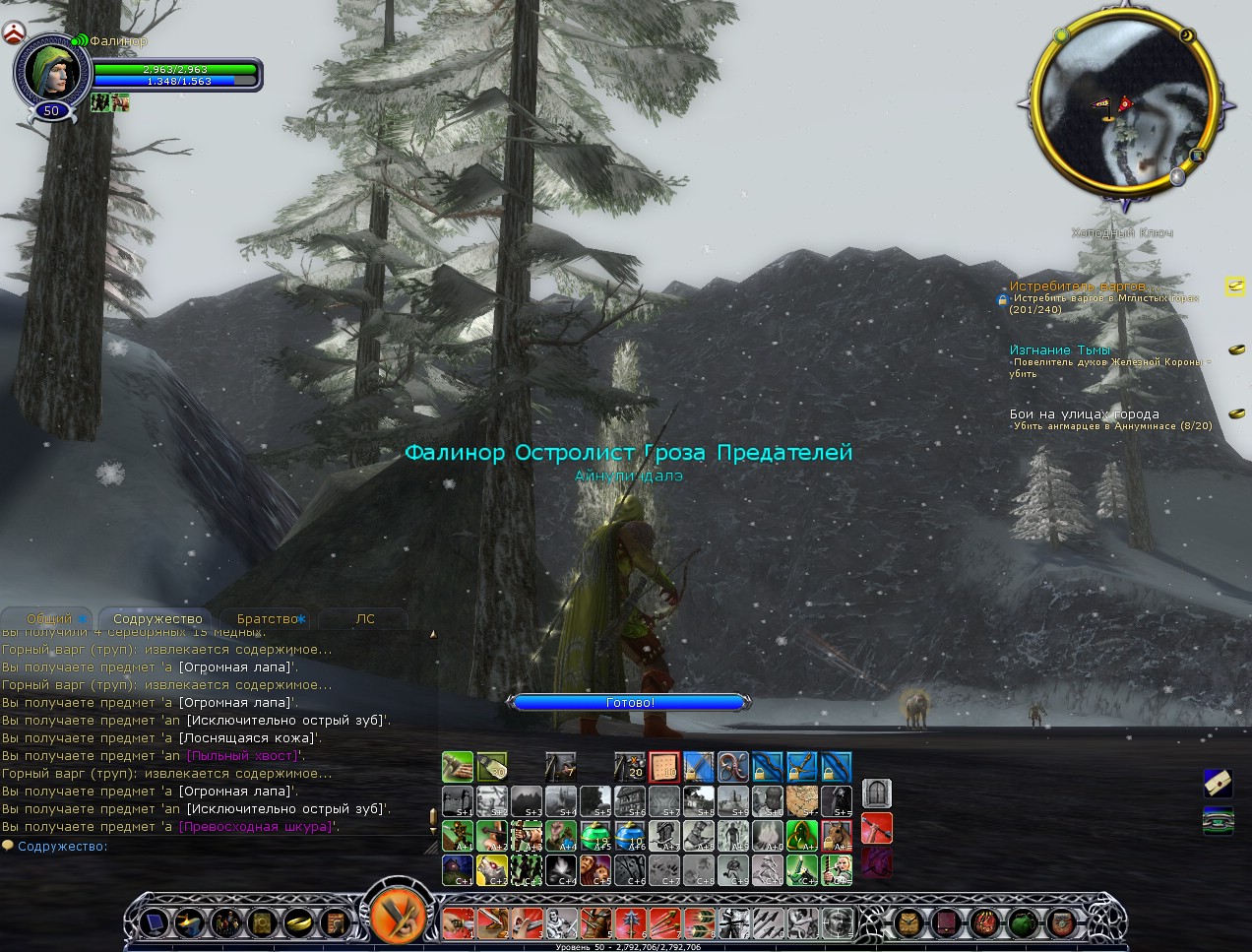The width and height of the screenshot is (1252, 952).
Task: Open the stone door icon beside the hotbars
Action: 876,793
